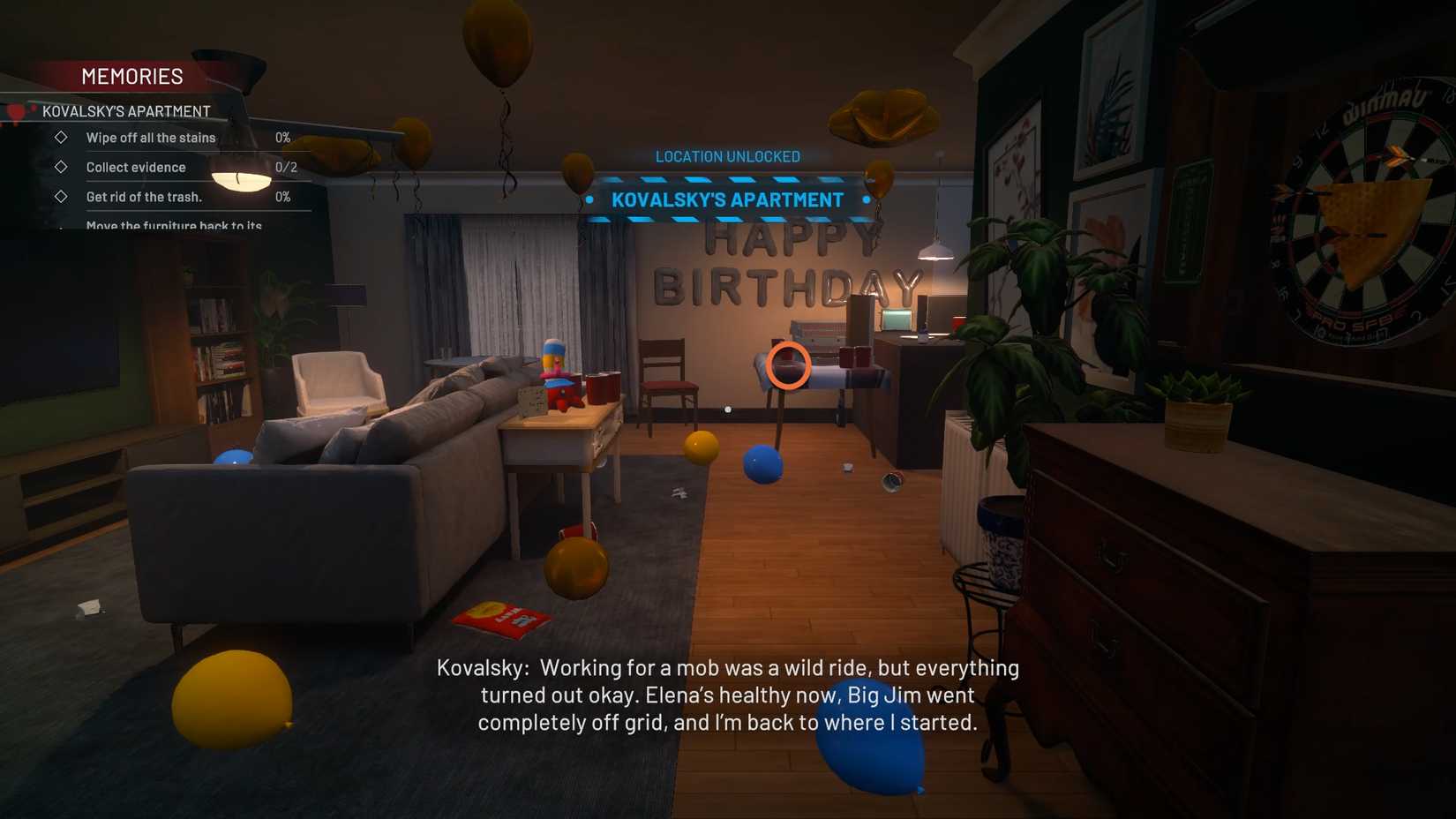Toggle the Wipe off all the stains objective

150,138
